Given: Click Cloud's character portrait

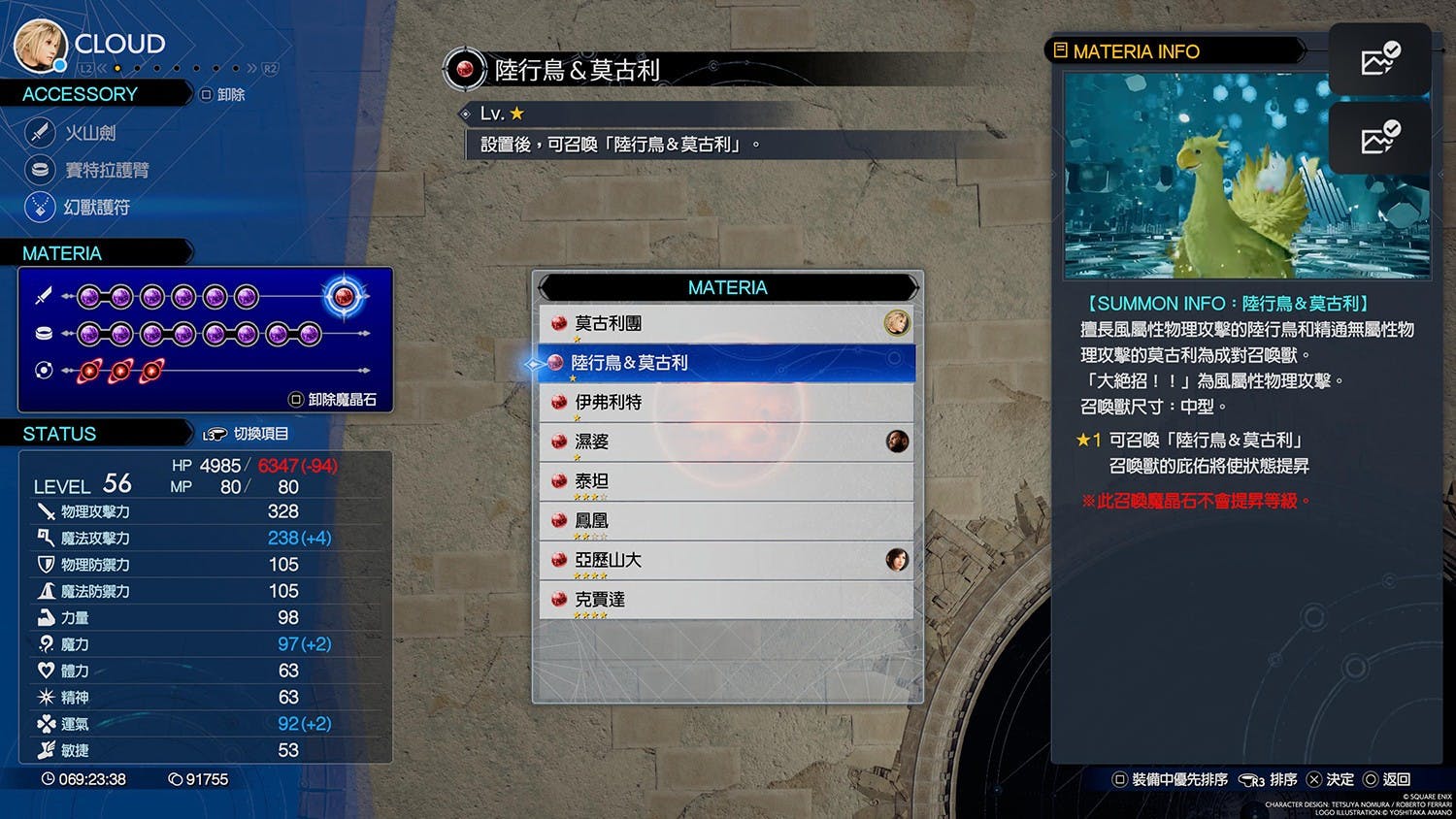Looking at the screenshot, I should (x=39, y=45).
